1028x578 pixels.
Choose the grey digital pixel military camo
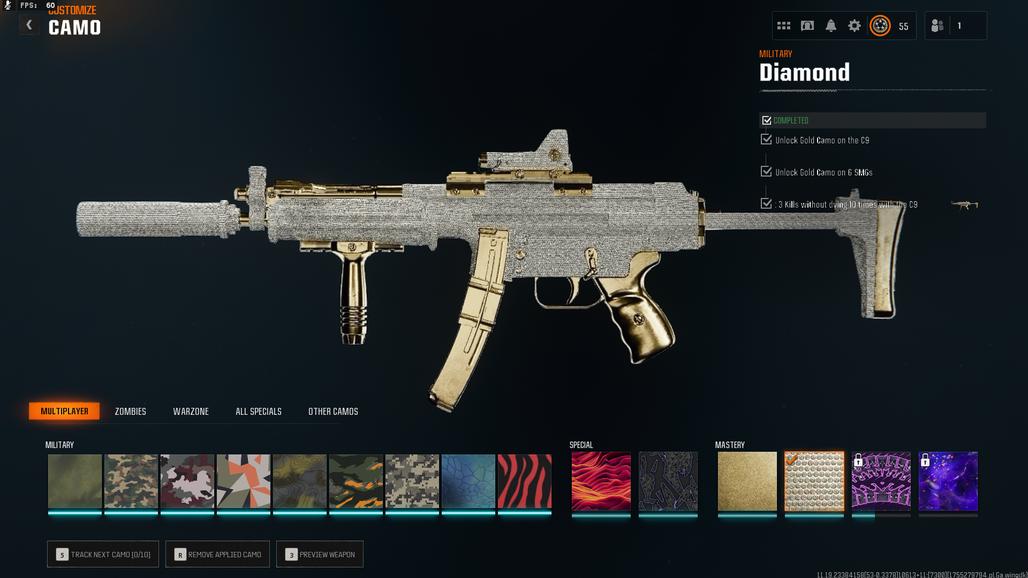pos(412,482)
